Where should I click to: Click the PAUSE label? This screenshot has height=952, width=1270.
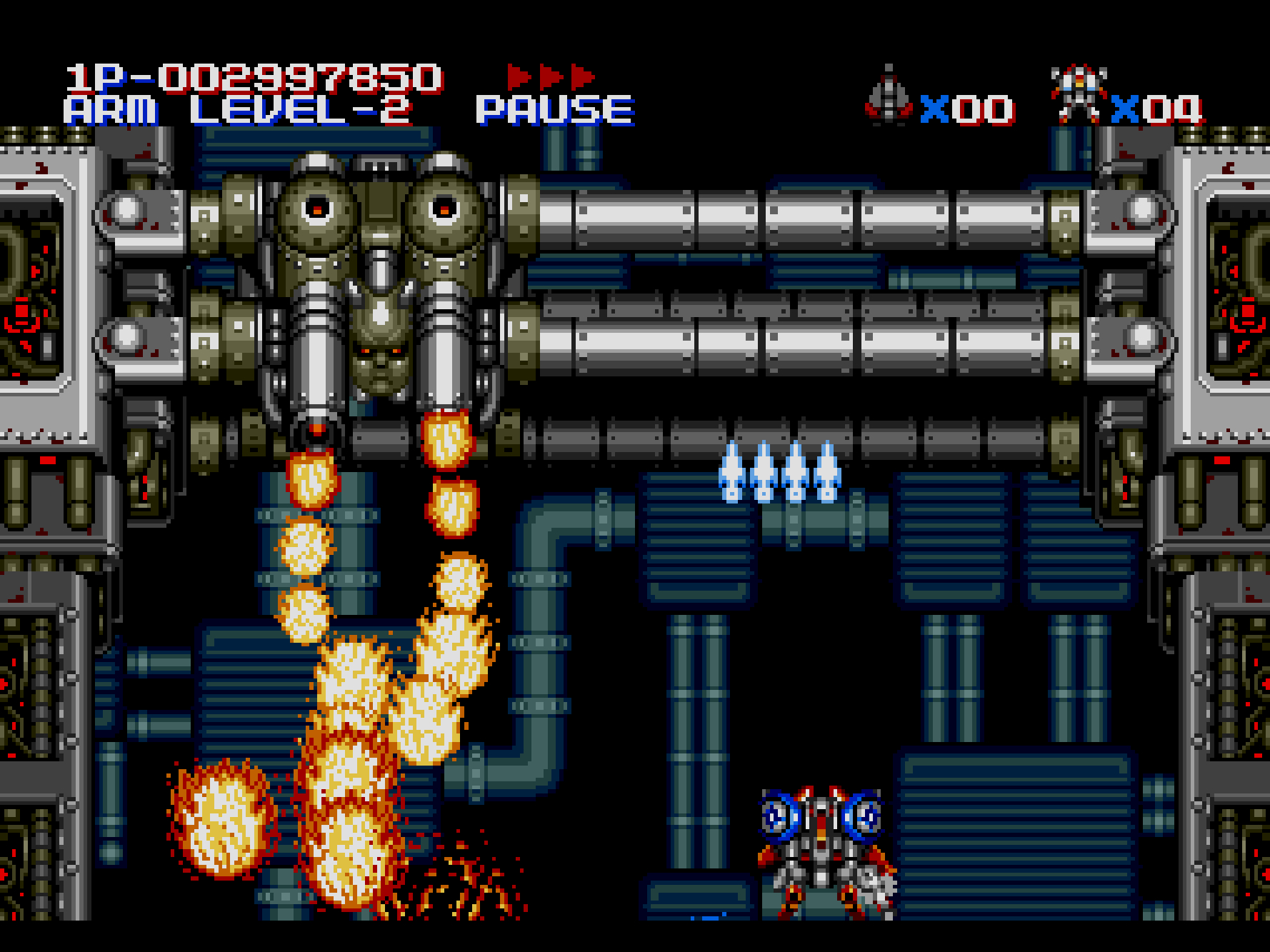coord(555,111)
